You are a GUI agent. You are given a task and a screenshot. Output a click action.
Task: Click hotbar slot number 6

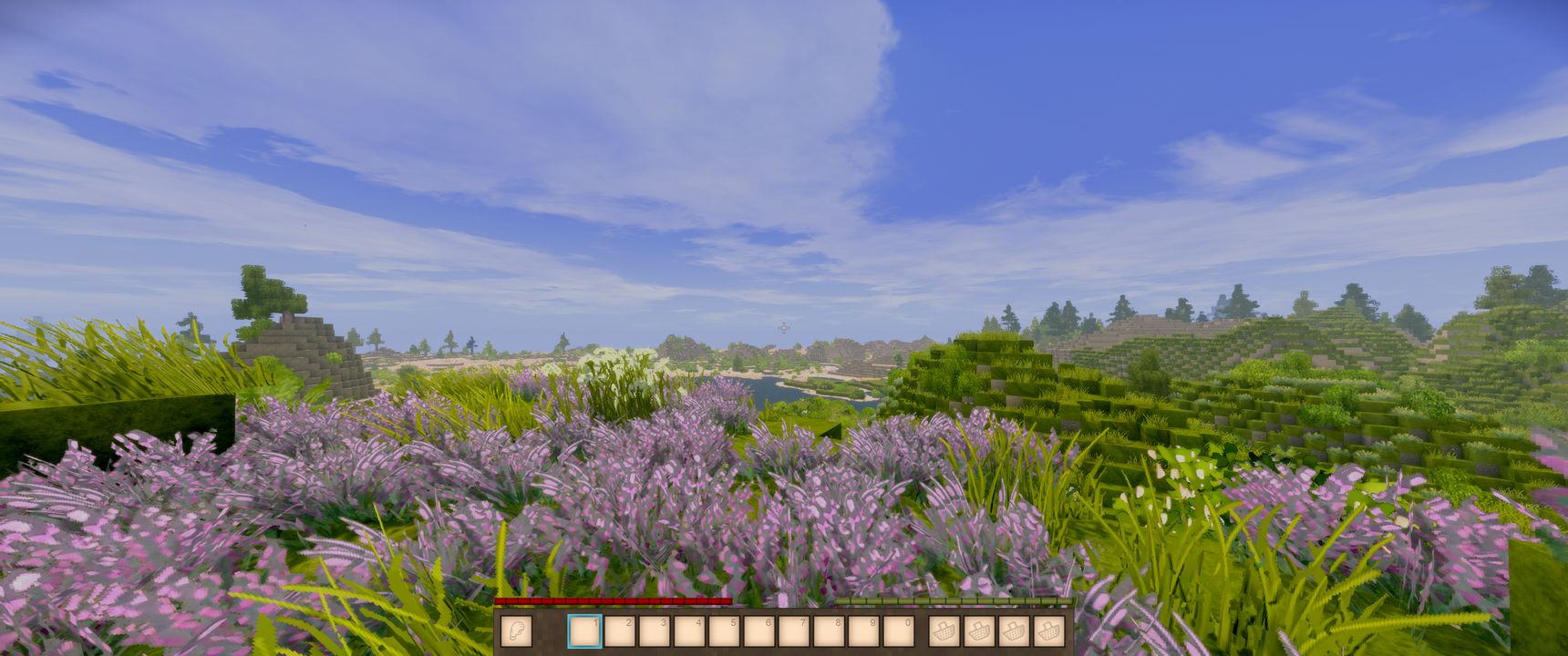pyautogui.click(x=758, y=630)
